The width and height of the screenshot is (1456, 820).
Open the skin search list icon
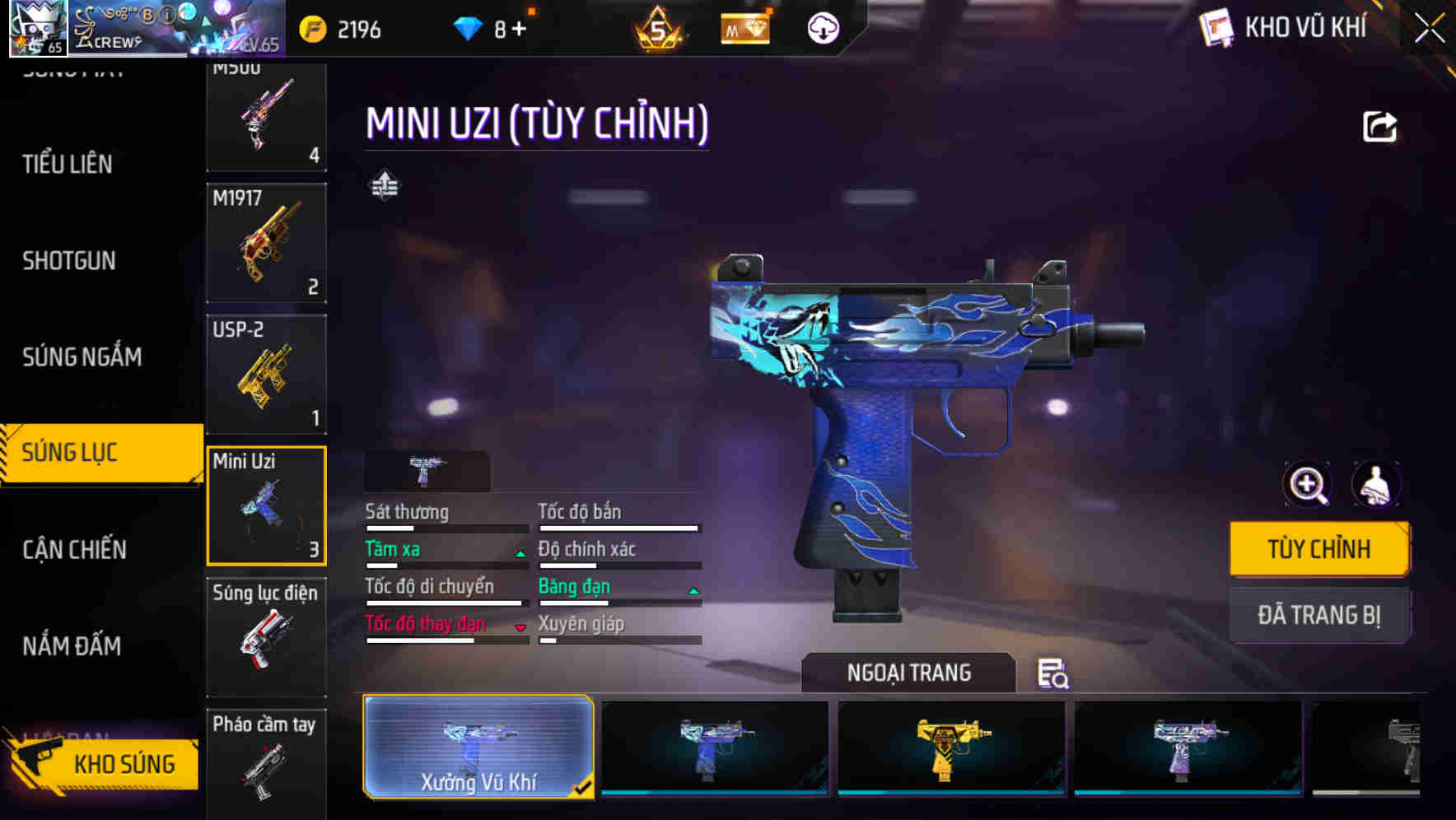coord(1052,673)
